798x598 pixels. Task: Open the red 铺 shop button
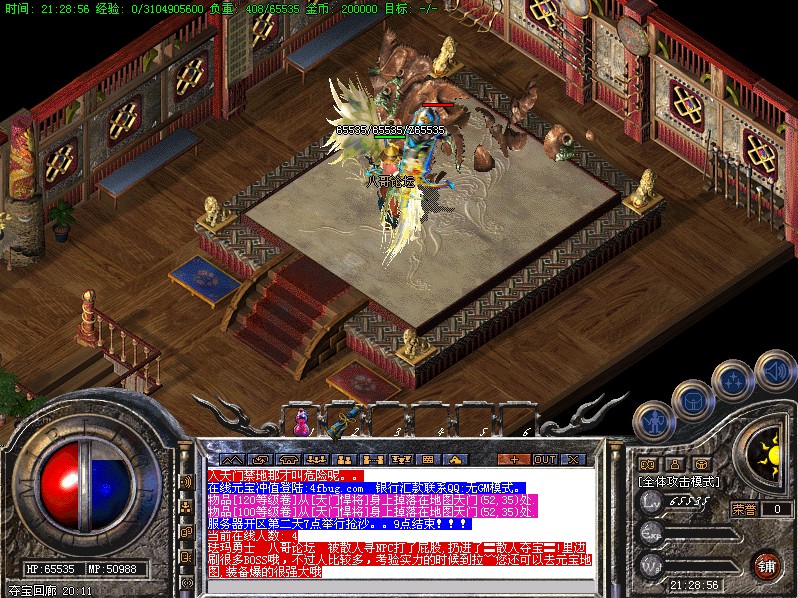click(x=767, y=565)
